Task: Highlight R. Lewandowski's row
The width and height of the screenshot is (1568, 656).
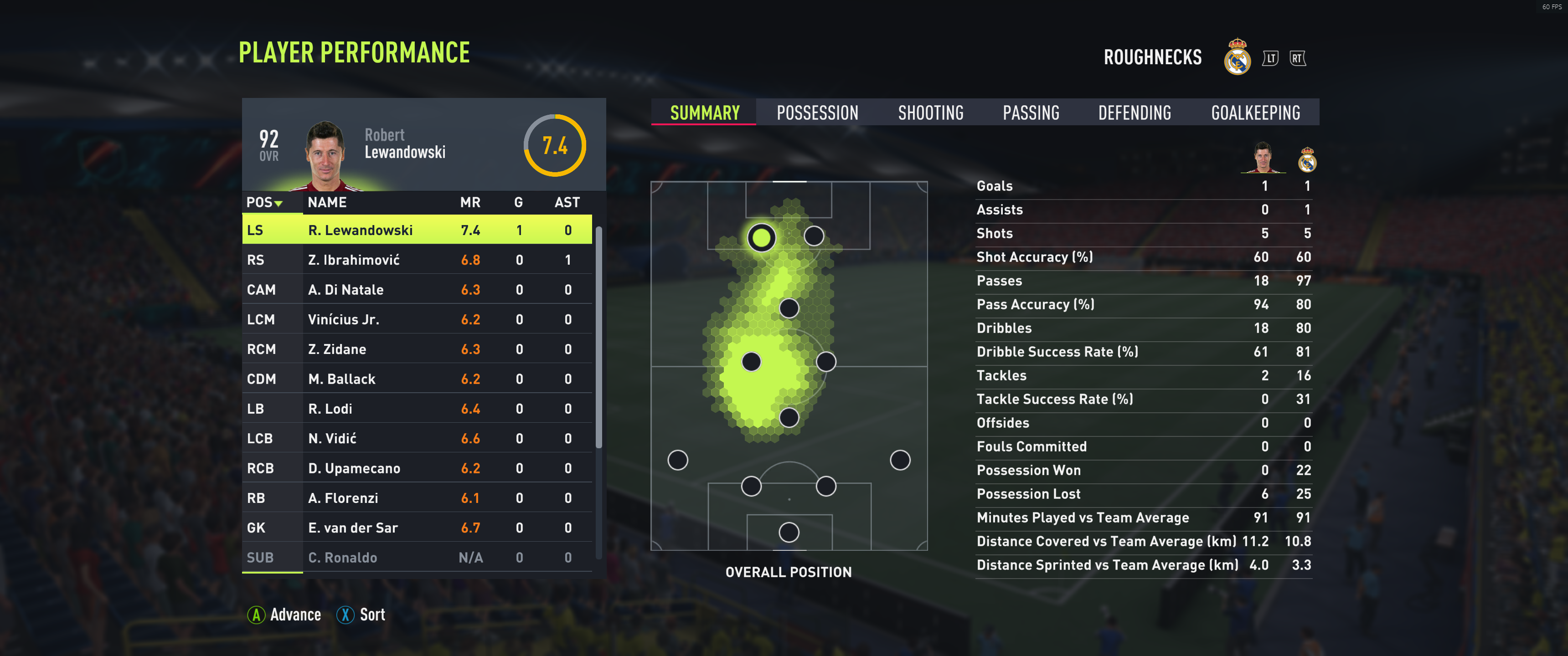Action: click(416, 230)
